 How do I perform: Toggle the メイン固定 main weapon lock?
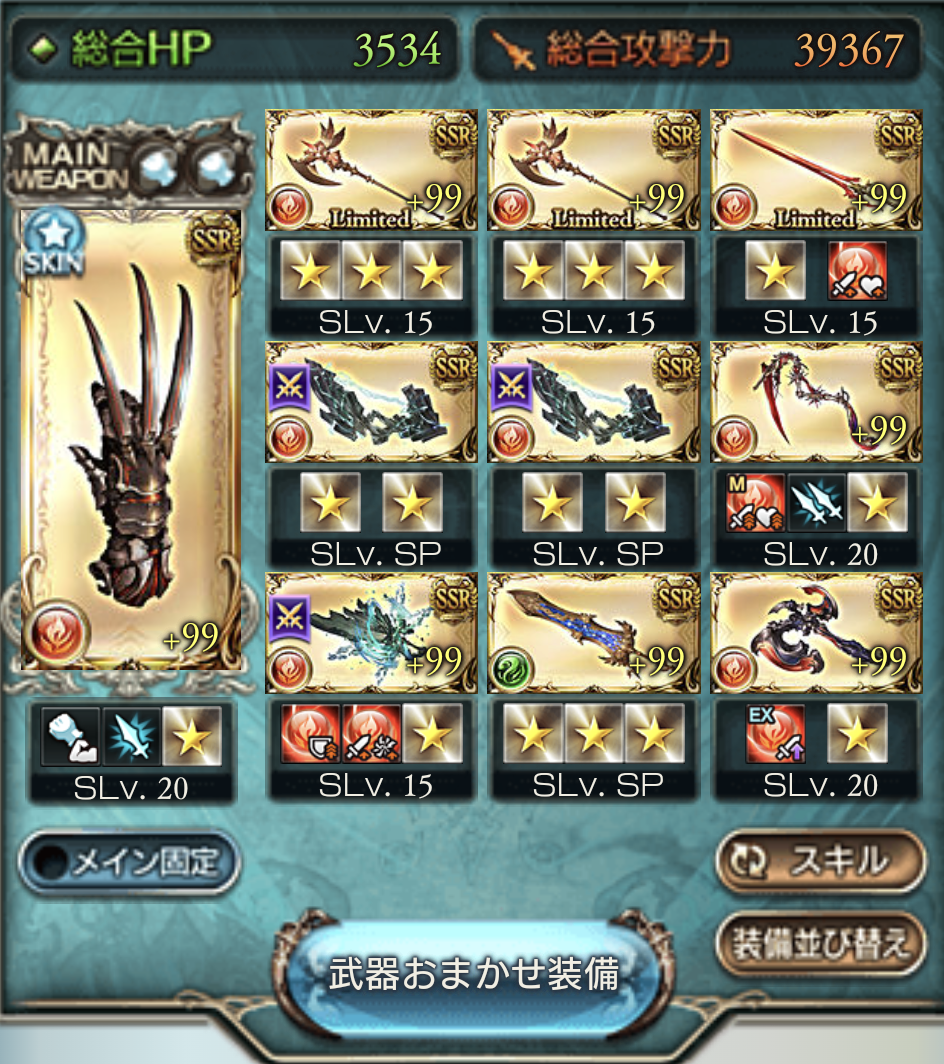[x=130, y=863]
